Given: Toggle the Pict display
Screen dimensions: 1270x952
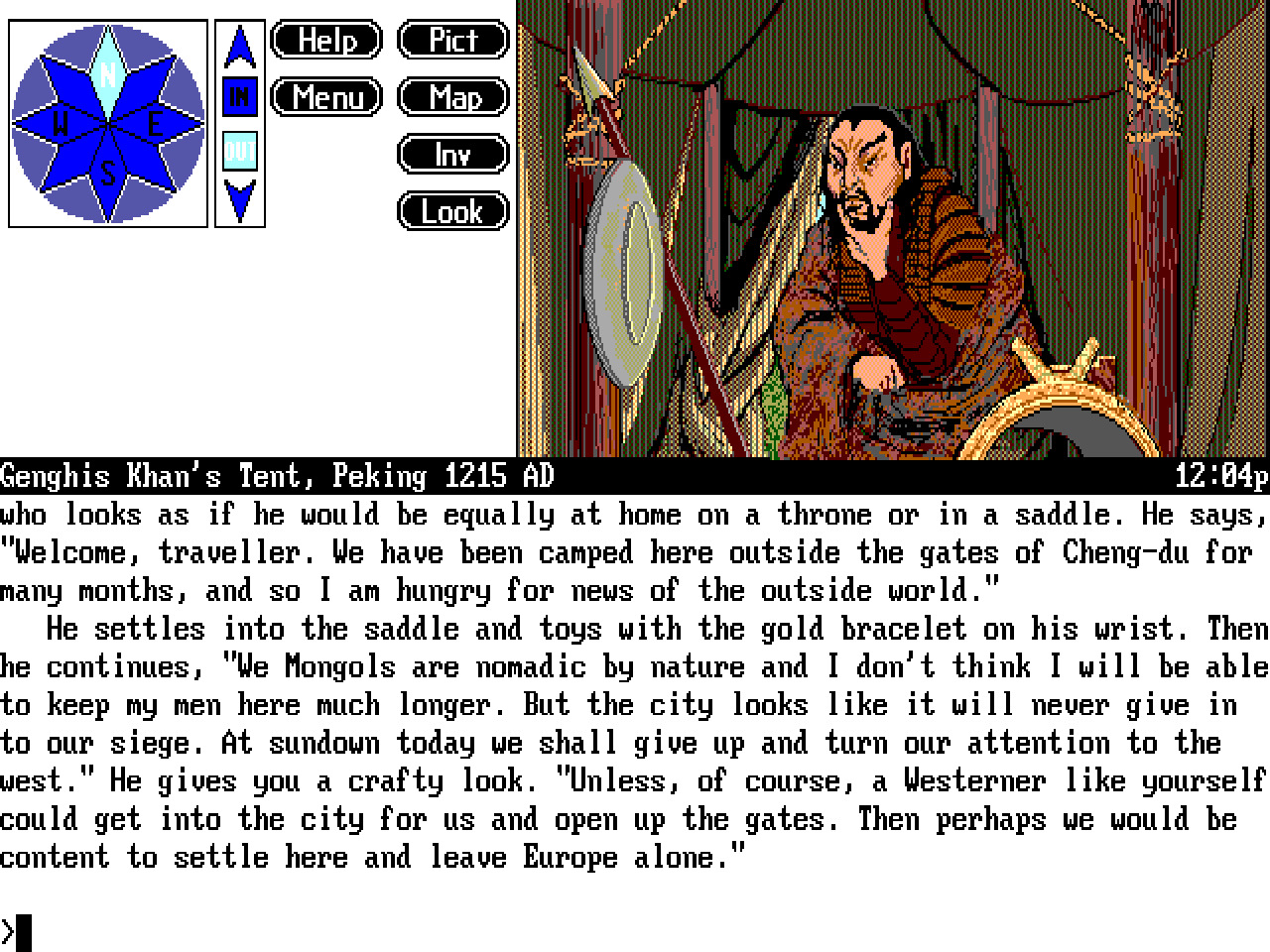Looking at the screenshot, I should pos(452,40).
